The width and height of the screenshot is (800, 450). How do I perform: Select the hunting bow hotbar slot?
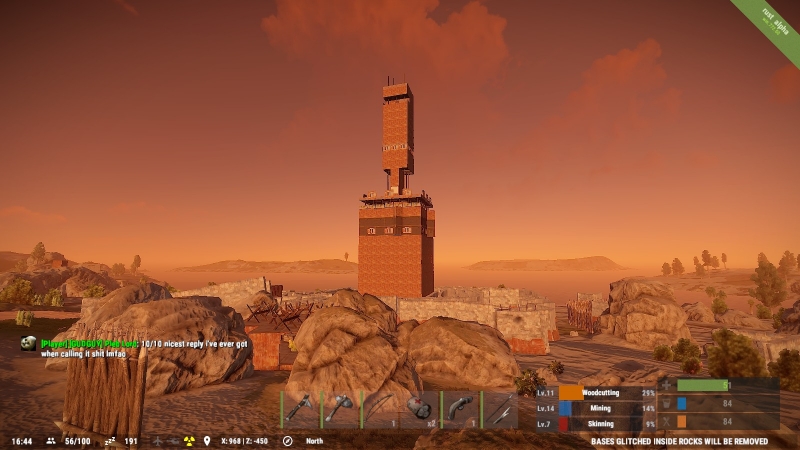[381, 409]
